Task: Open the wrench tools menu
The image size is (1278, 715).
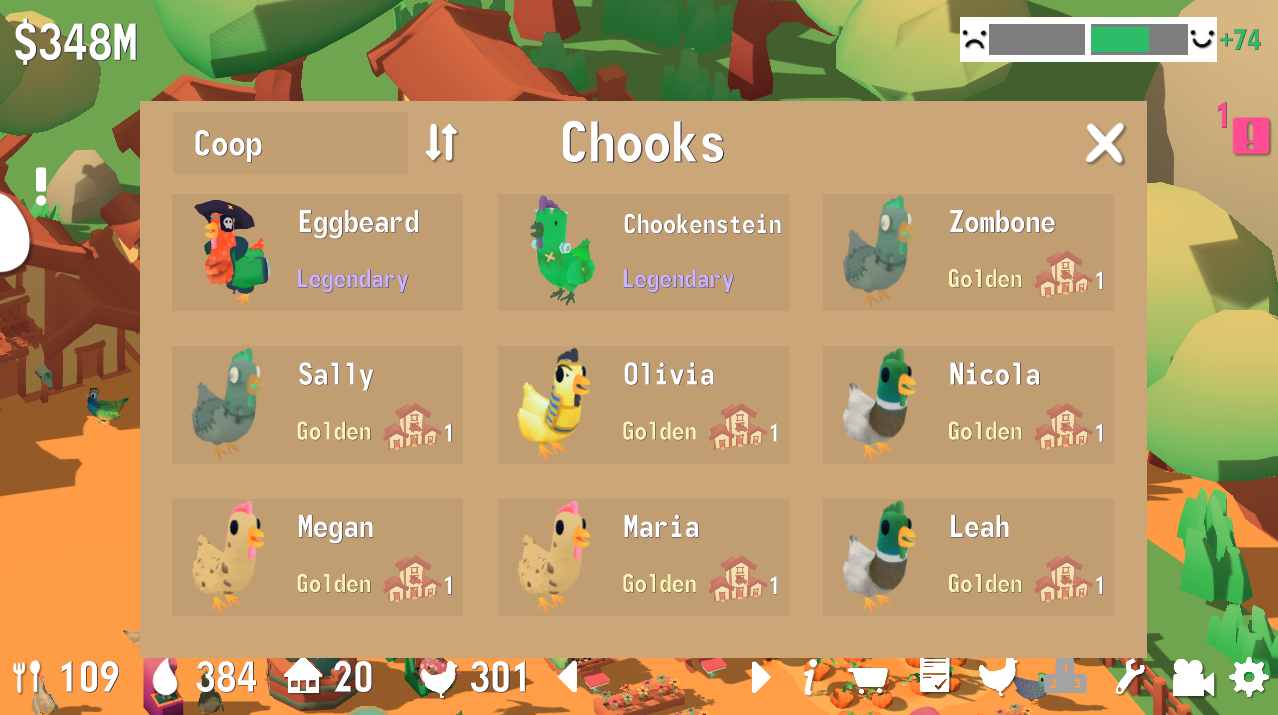Action: 1128,678
